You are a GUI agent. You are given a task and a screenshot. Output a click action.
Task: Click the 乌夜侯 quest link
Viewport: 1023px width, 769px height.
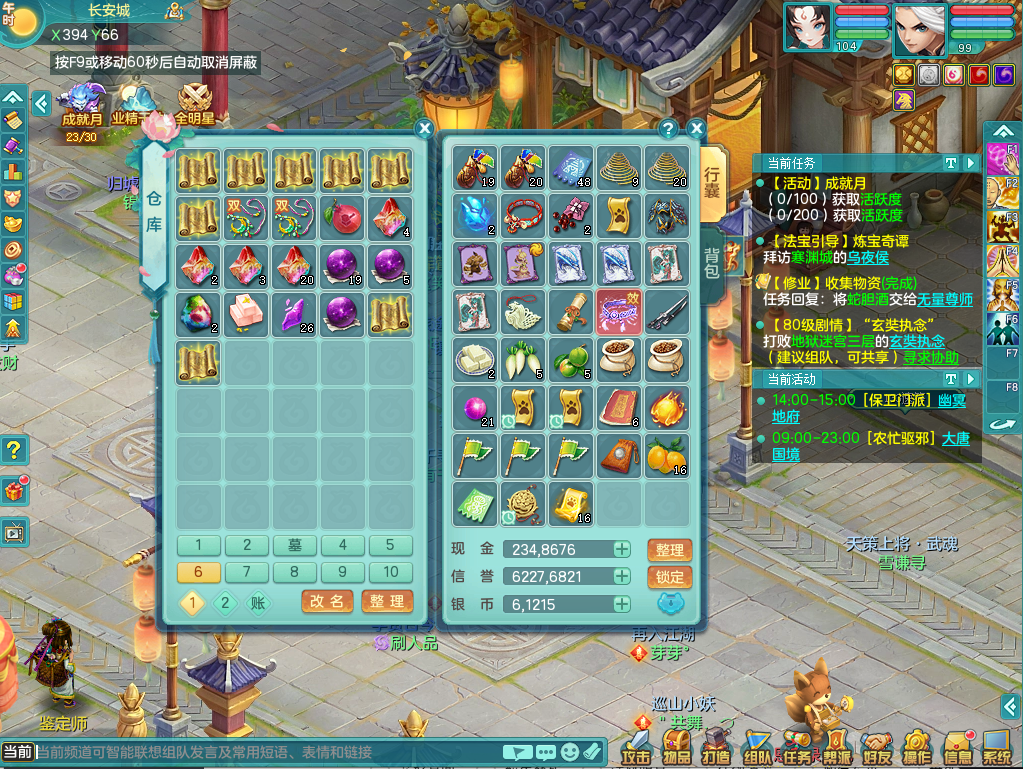(x=867, y=257)
